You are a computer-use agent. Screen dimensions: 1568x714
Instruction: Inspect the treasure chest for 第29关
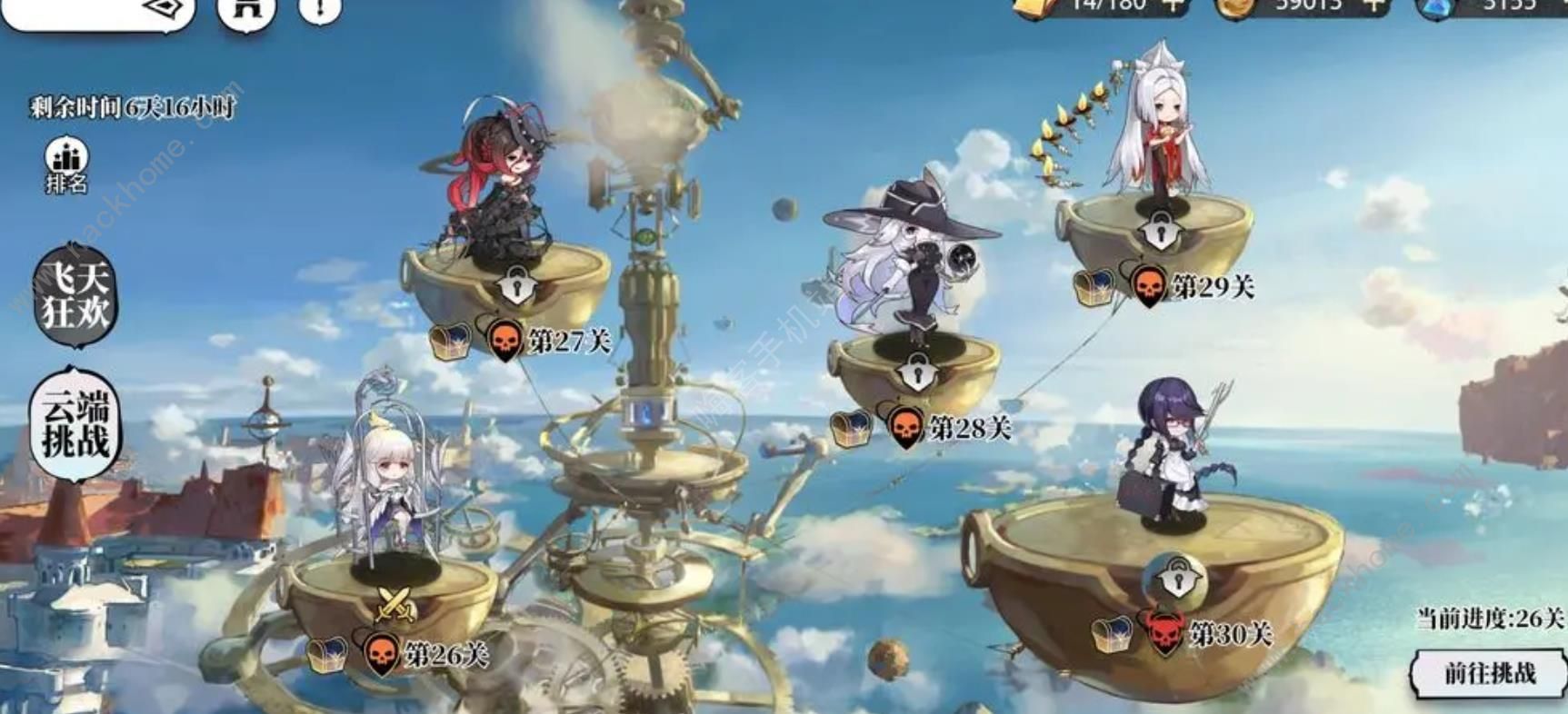click(1094, 288)
